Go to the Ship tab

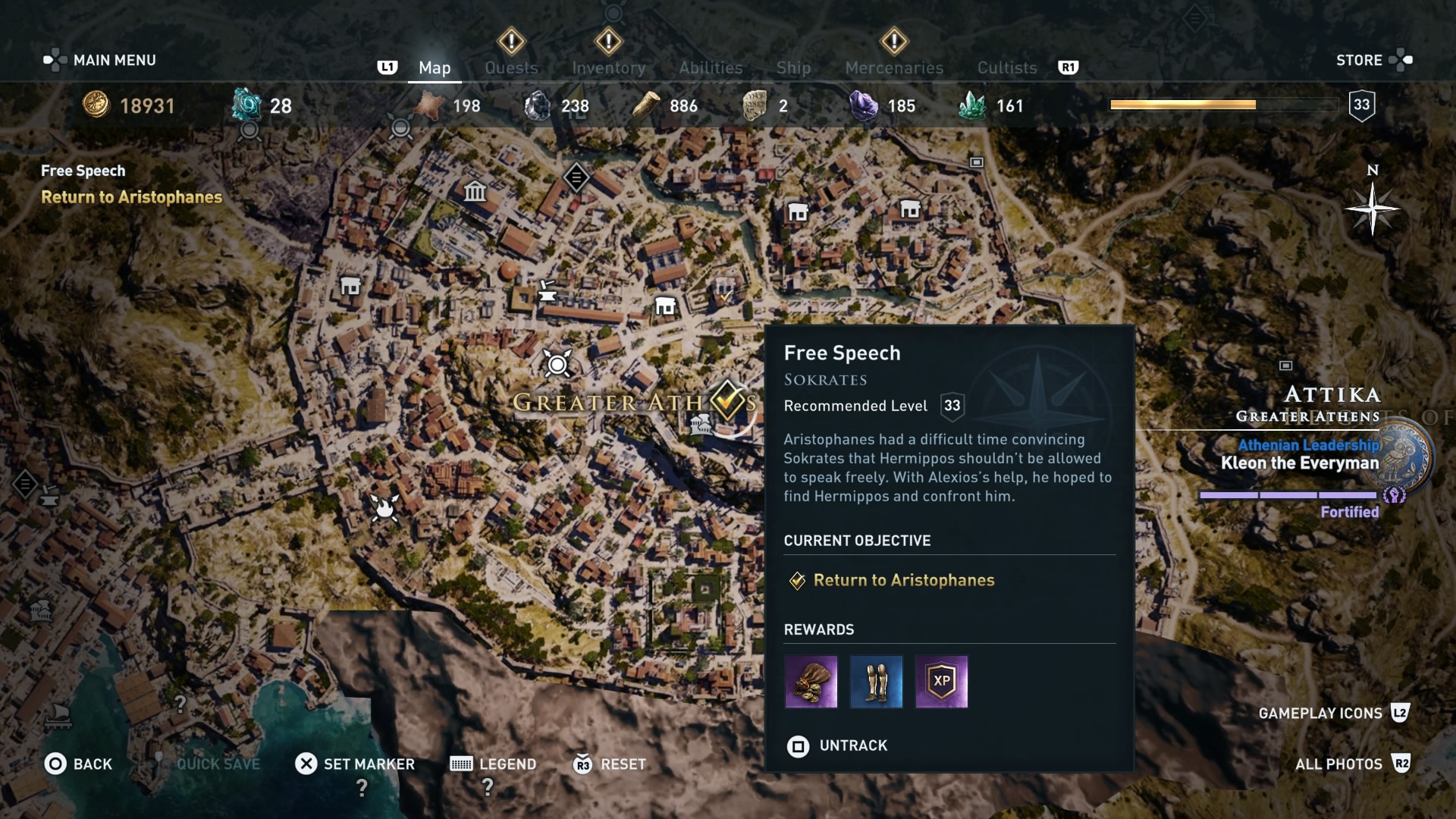[793, 67]
